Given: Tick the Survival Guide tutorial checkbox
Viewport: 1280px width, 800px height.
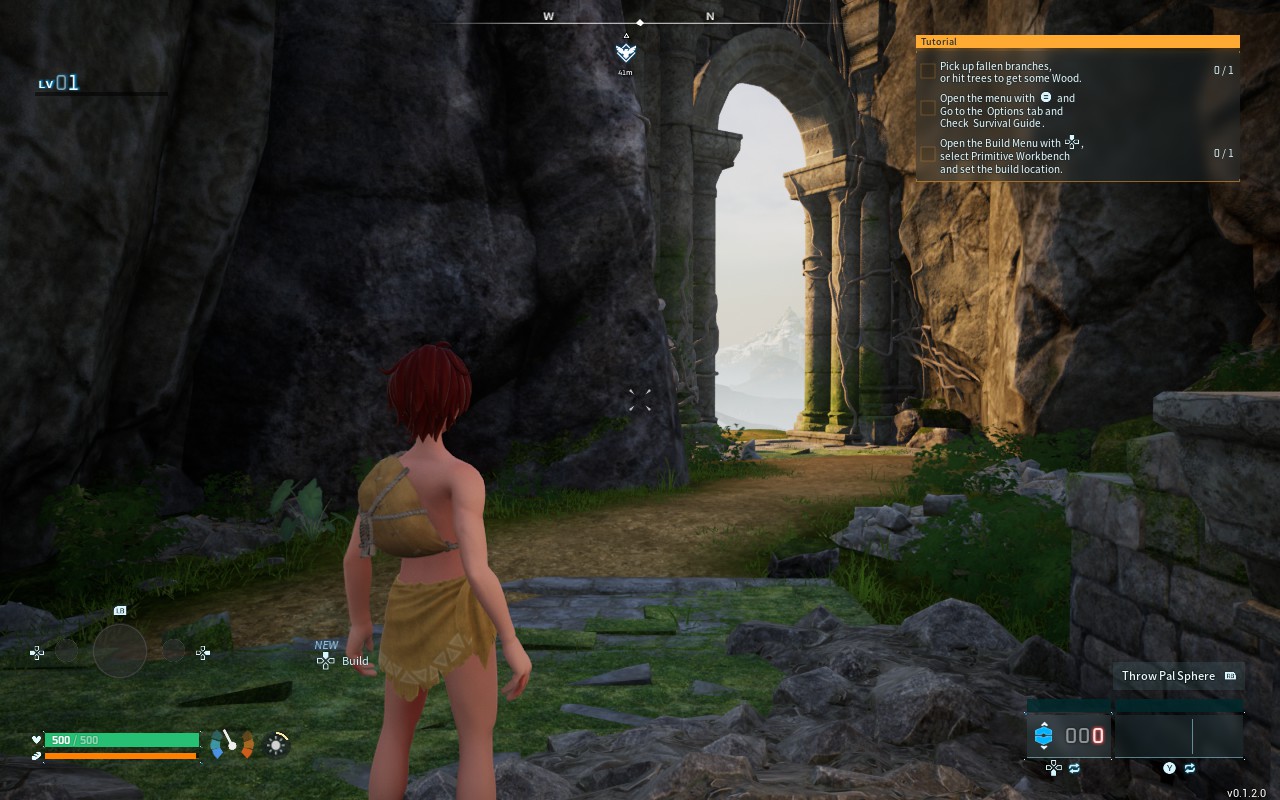Looking at the screenshot, I should click(928, 109).
